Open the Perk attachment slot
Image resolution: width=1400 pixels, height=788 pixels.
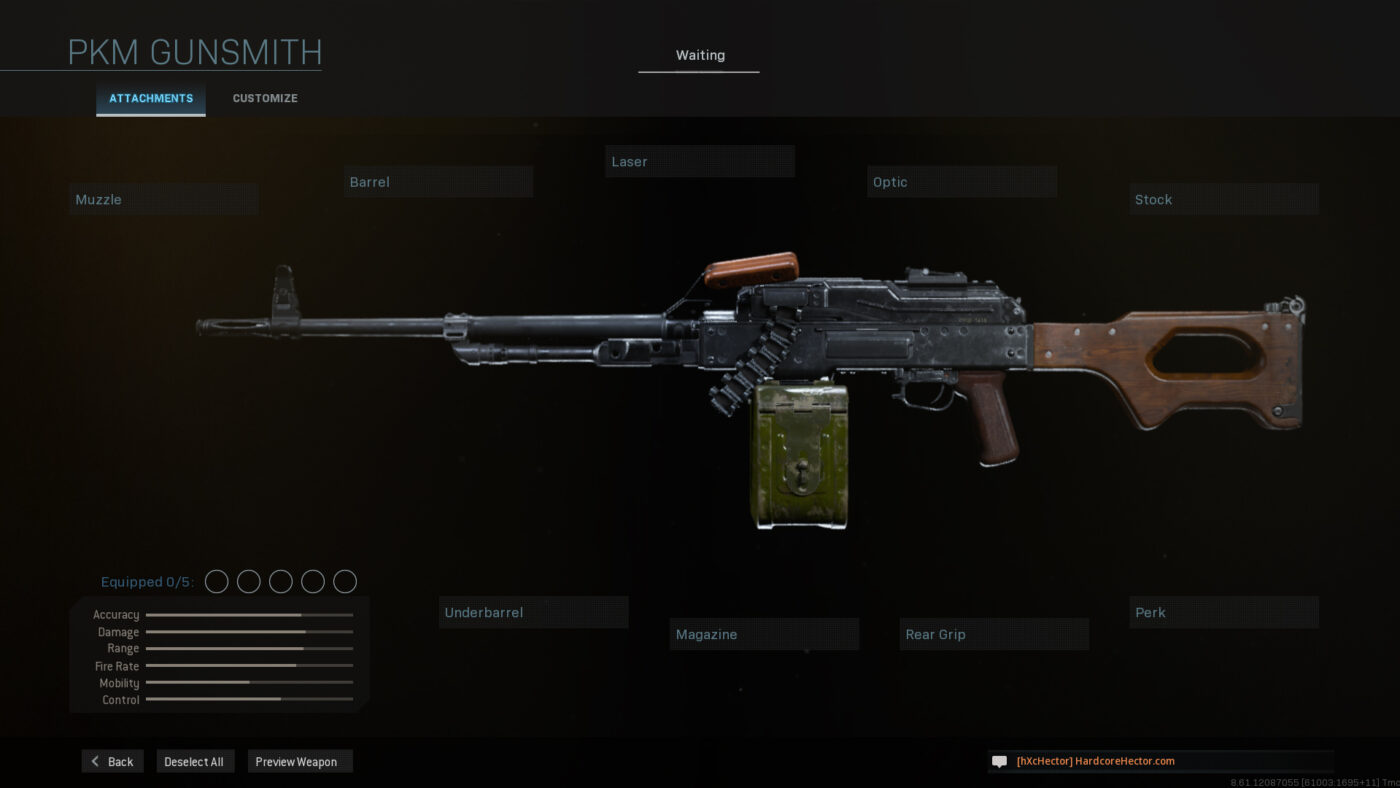pos(1223,612)
